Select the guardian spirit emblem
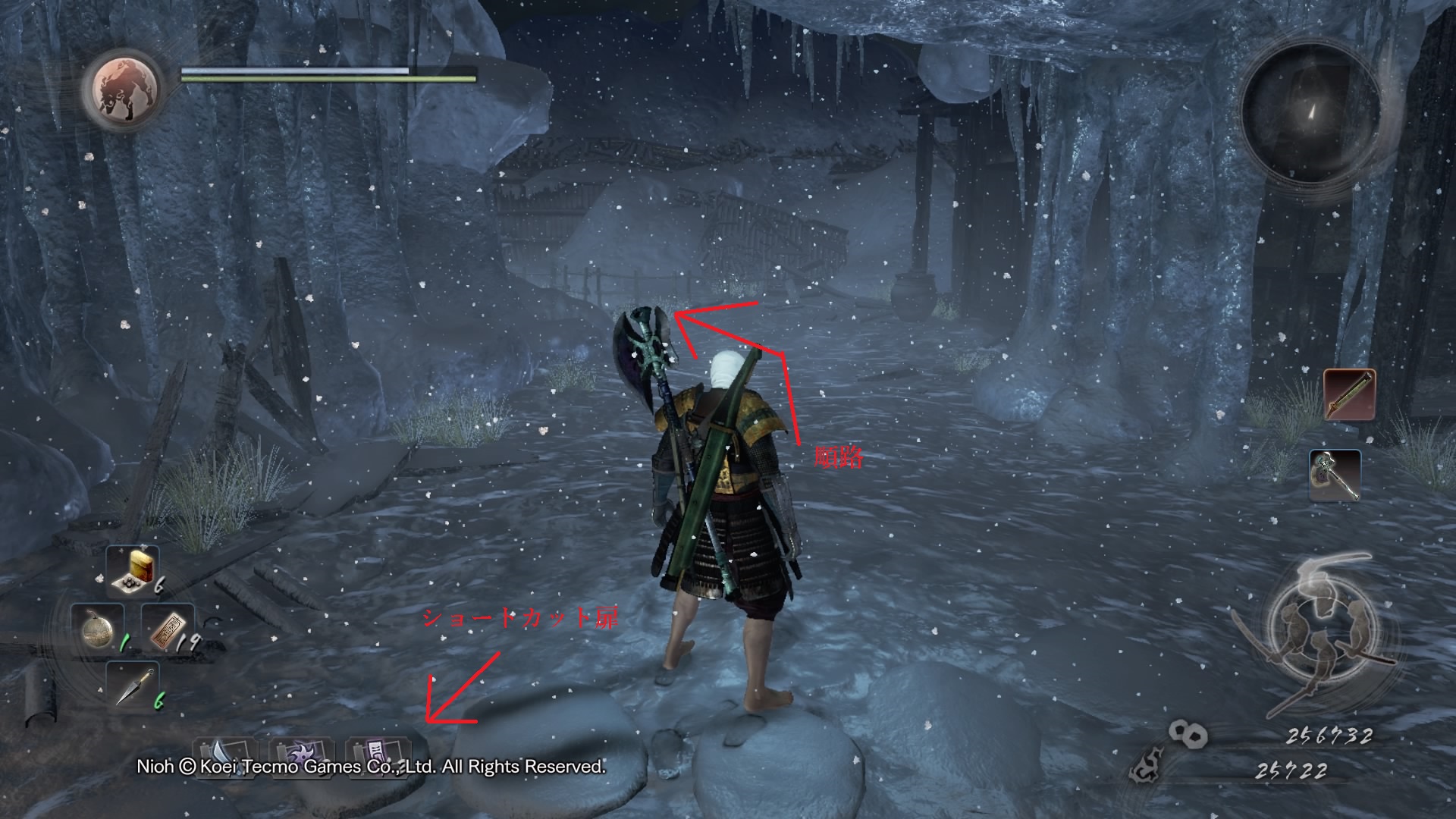This screenshot has height=819, width=1456. (x=126, y=89)
